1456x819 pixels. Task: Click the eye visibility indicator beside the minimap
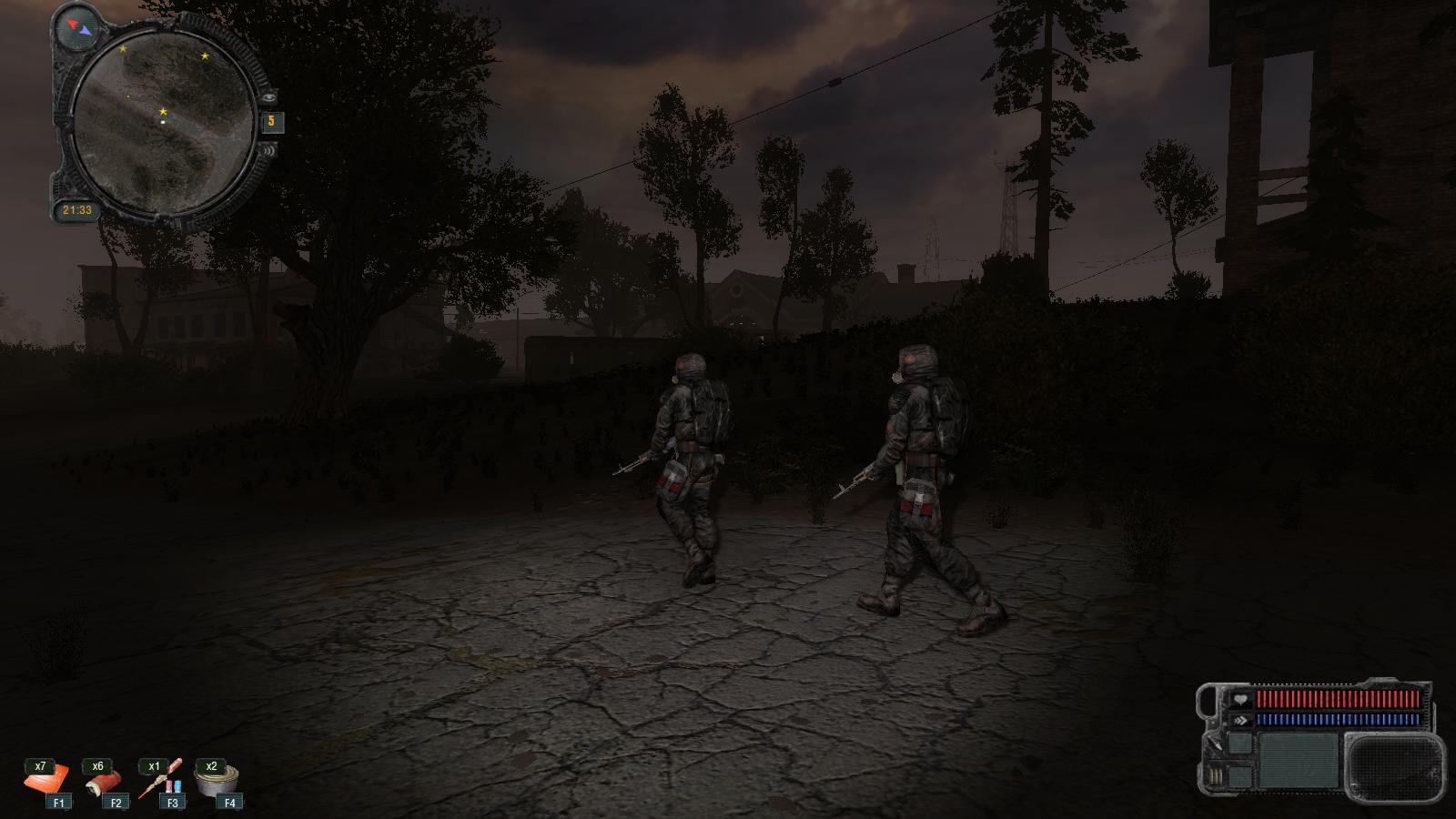pos(269,96)
